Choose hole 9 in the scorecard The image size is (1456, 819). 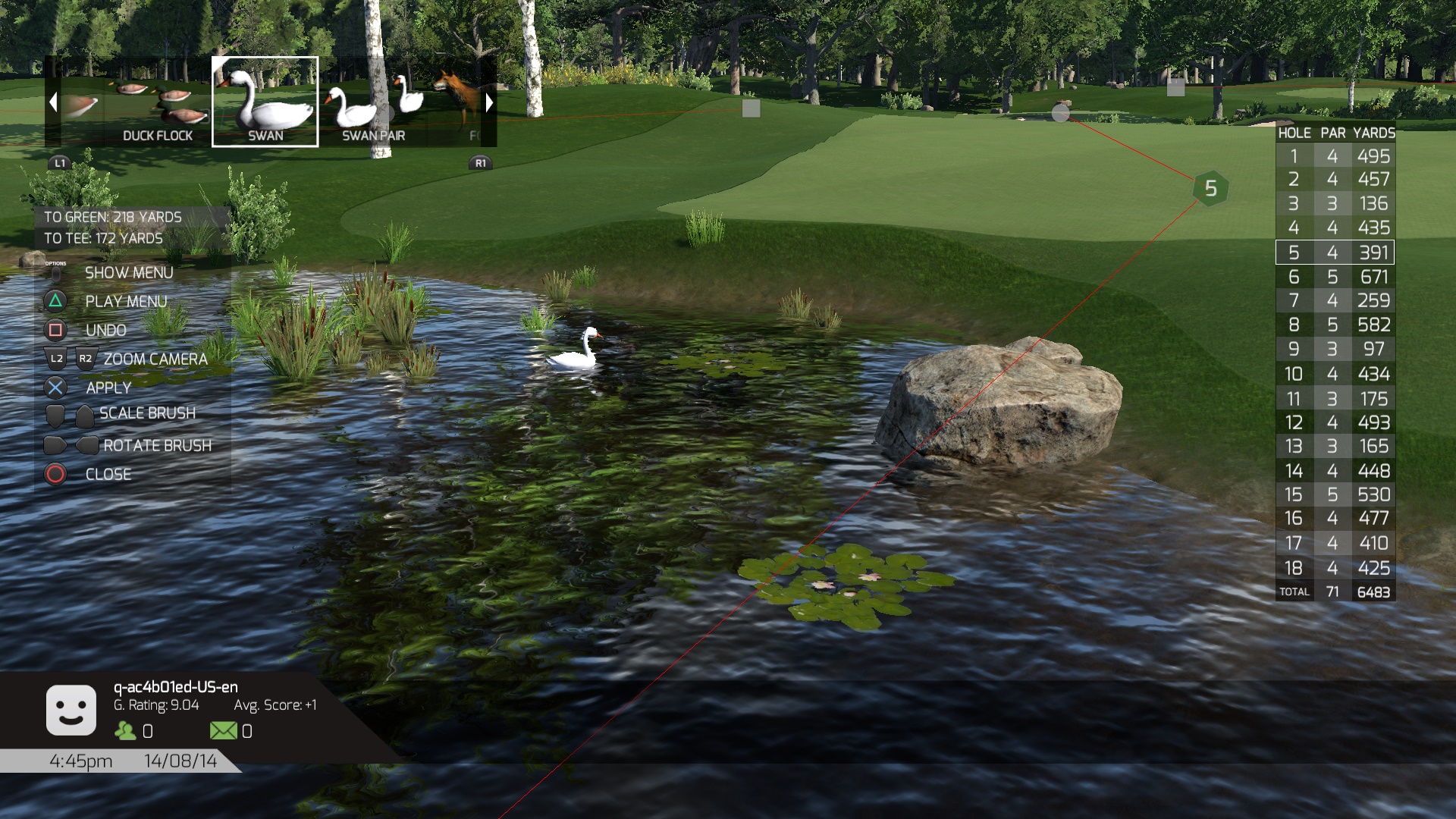point(1335,349)
